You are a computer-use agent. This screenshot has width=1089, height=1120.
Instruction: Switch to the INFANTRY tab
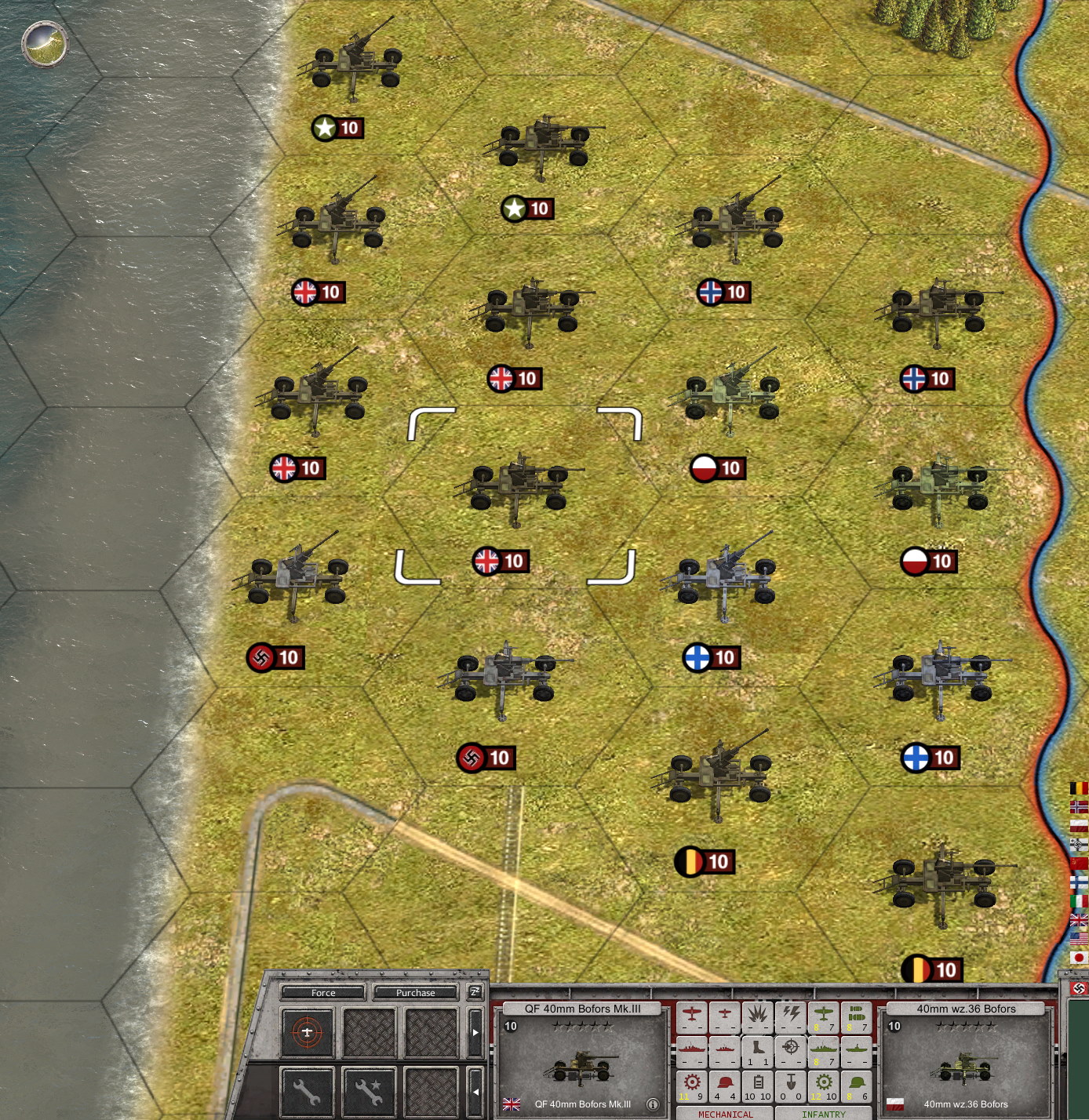(x=824, y=1114)
